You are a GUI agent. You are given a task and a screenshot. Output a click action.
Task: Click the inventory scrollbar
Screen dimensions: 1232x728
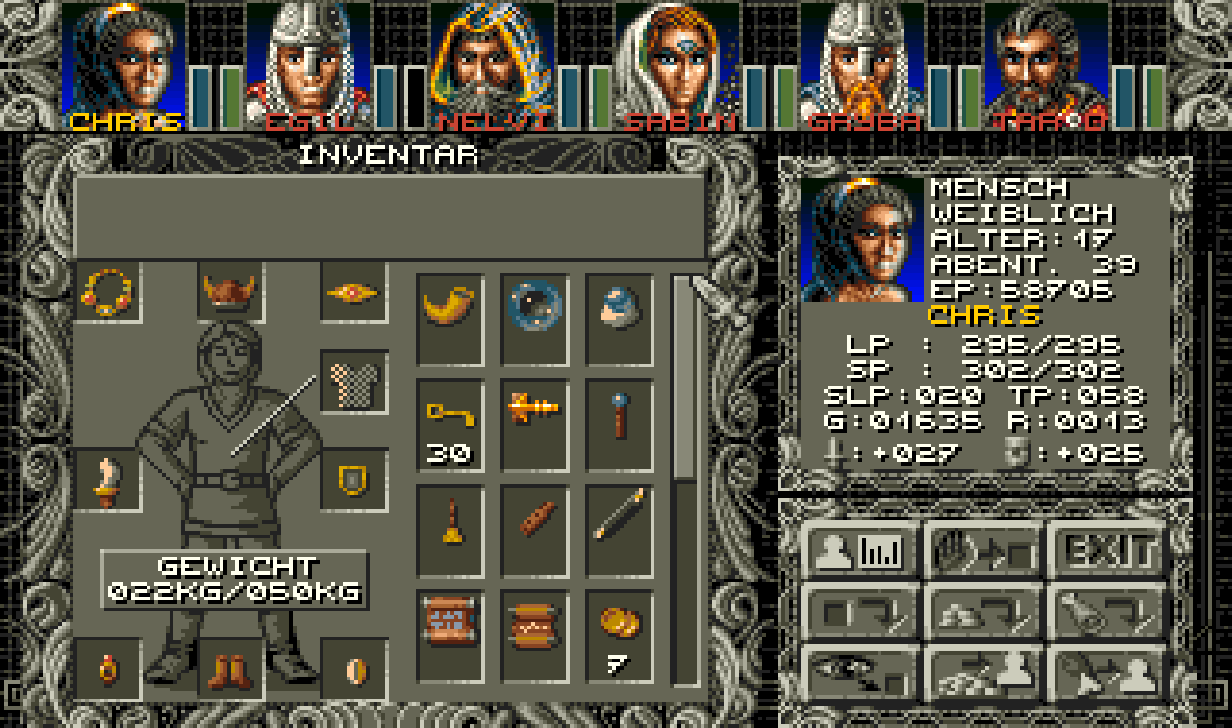(685, 380)
